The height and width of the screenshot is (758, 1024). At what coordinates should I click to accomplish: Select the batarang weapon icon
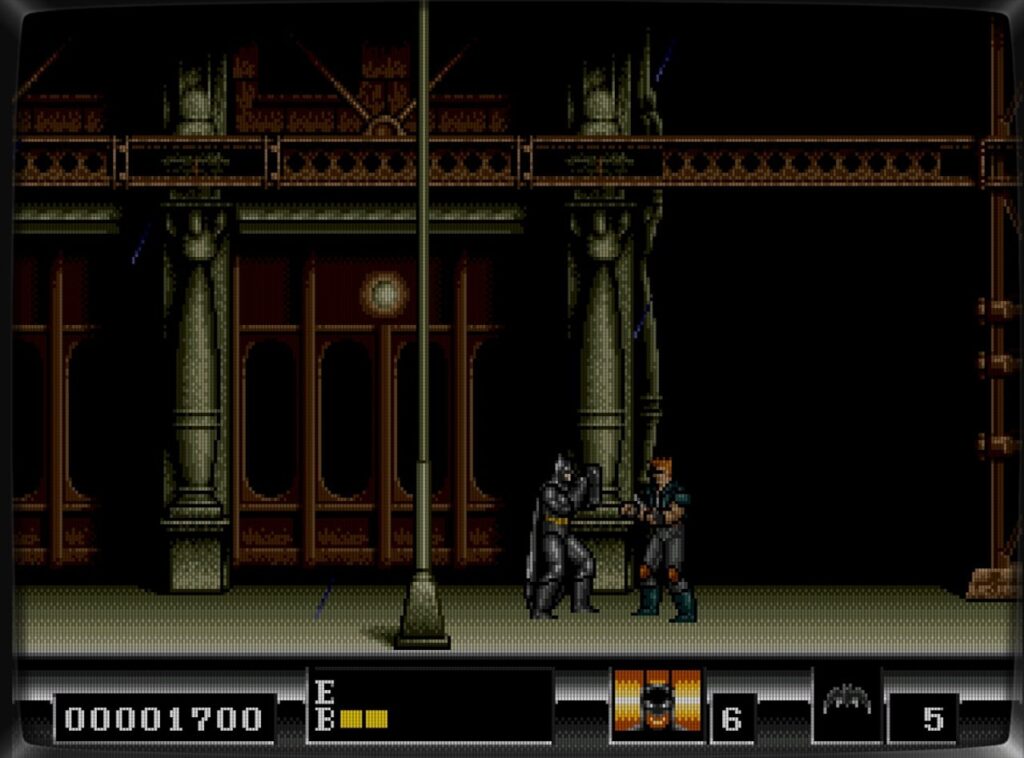[846, 702]
